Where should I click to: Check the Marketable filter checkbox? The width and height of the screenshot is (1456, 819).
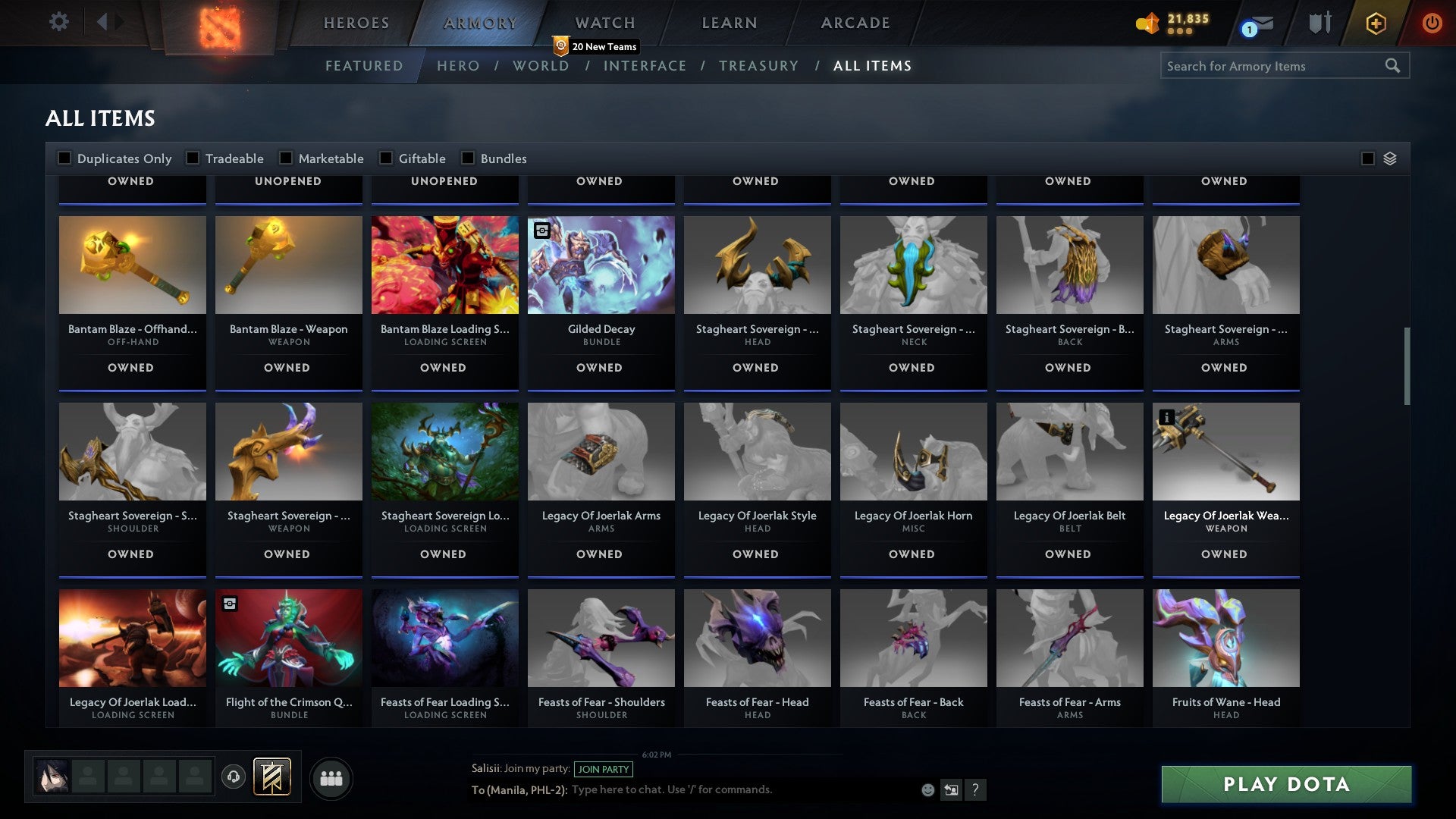(286, 158)
